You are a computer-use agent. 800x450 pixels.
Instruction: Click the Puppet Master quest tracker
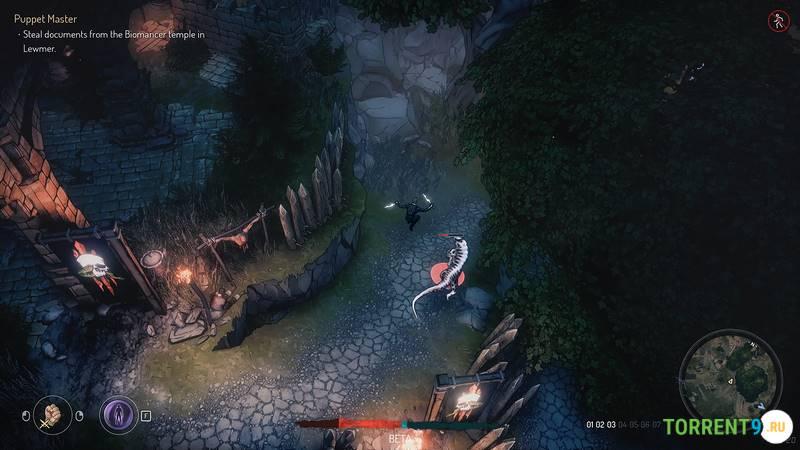[x=46, y=19]
